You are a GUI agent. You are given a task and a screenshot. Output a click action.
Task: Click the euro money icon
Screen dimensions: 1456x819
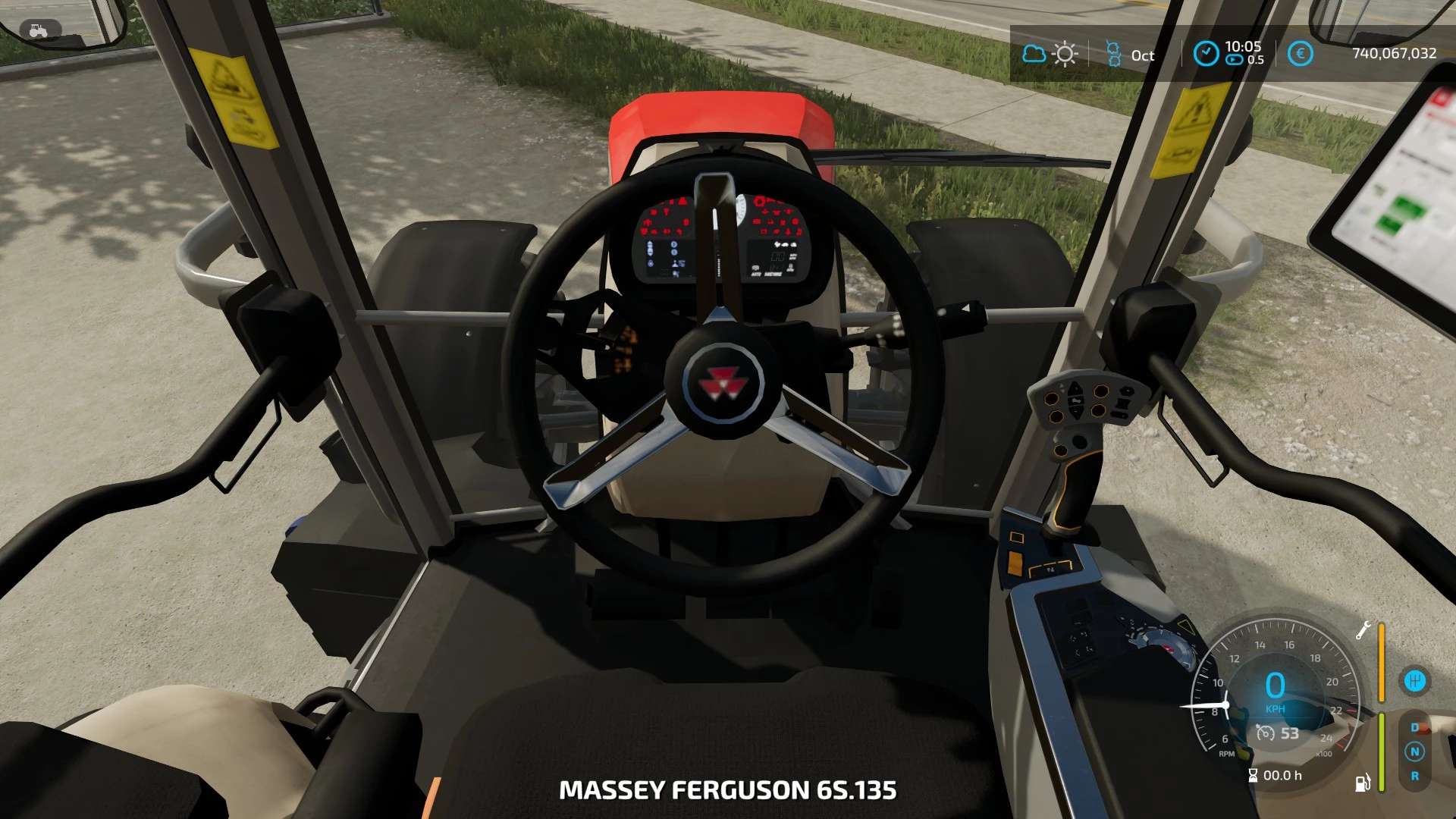pyautogui.click(x=1300, y=54)
